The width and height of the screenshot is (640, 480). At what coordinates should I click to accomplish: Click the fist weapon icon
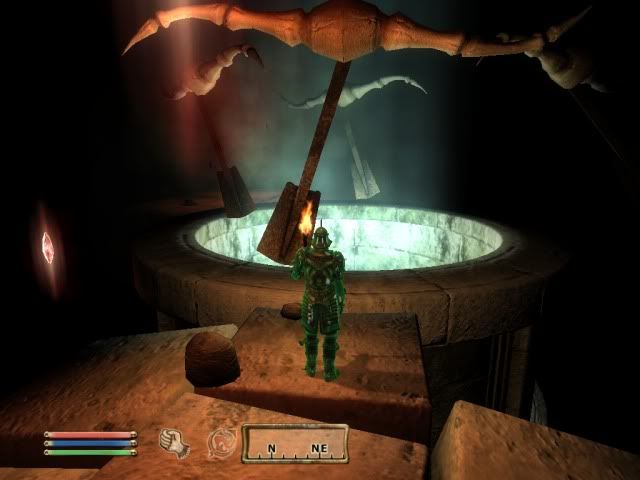pos(174,441)
